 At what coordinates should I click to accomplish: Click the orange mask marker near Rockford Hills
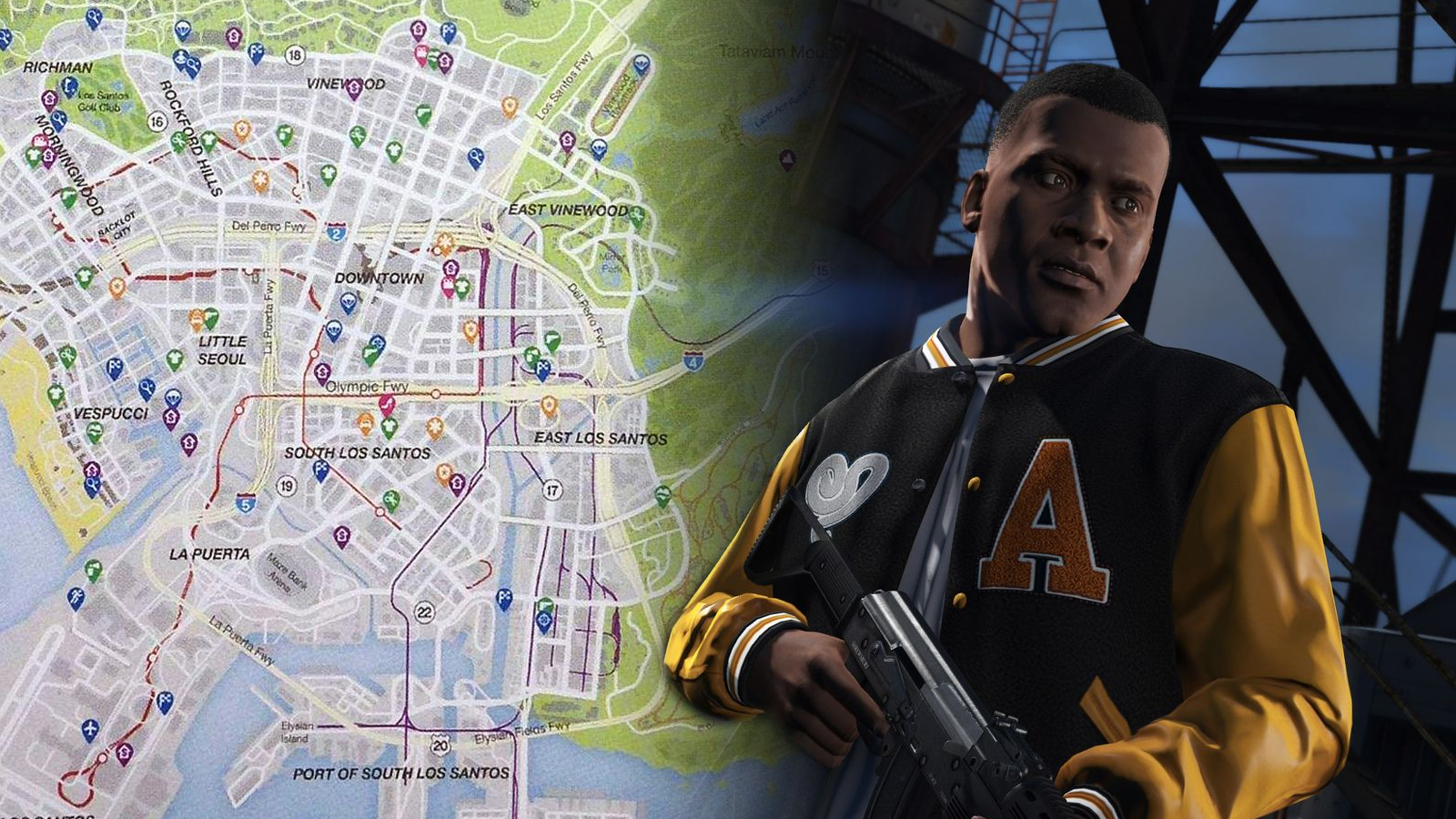(243, 129)
